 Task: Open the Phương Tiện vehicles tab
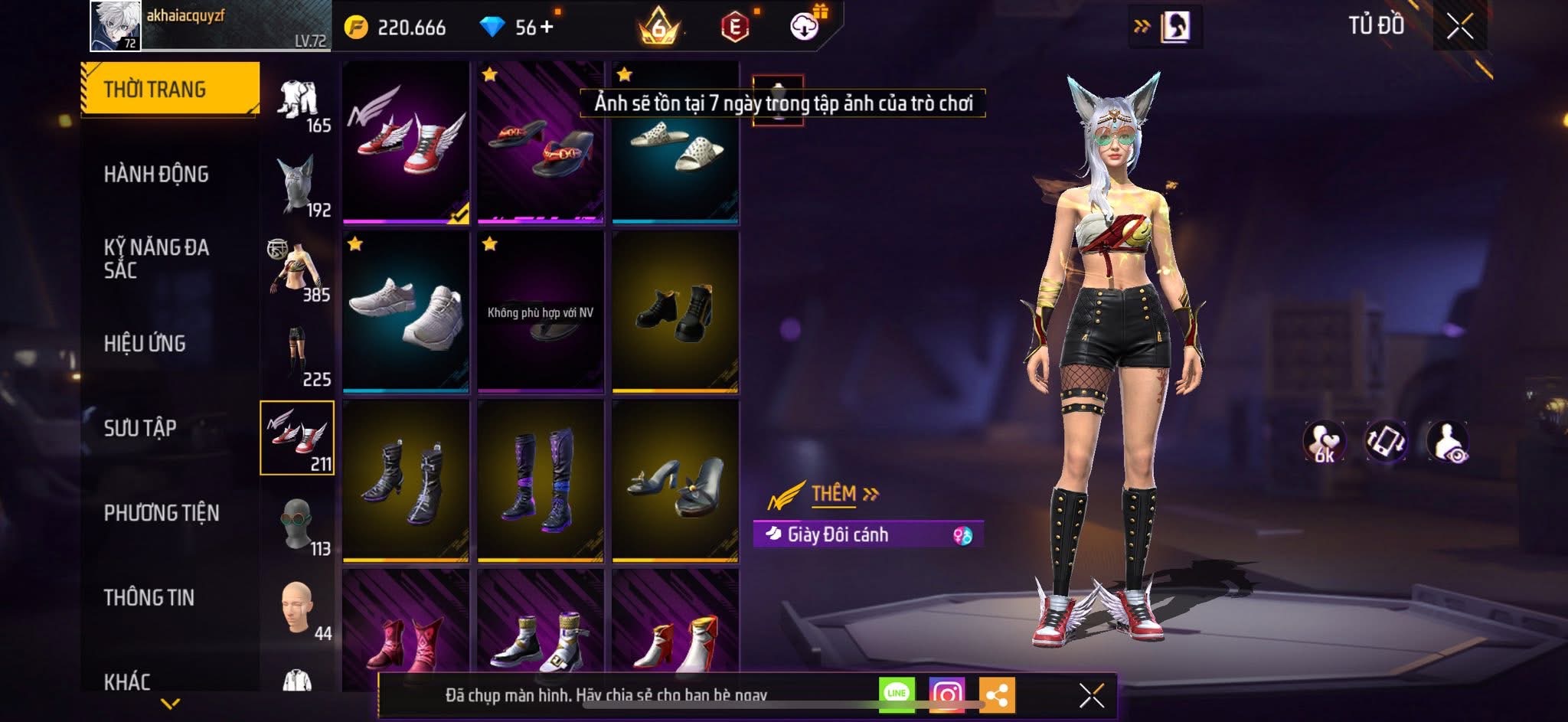pos(162,513)
